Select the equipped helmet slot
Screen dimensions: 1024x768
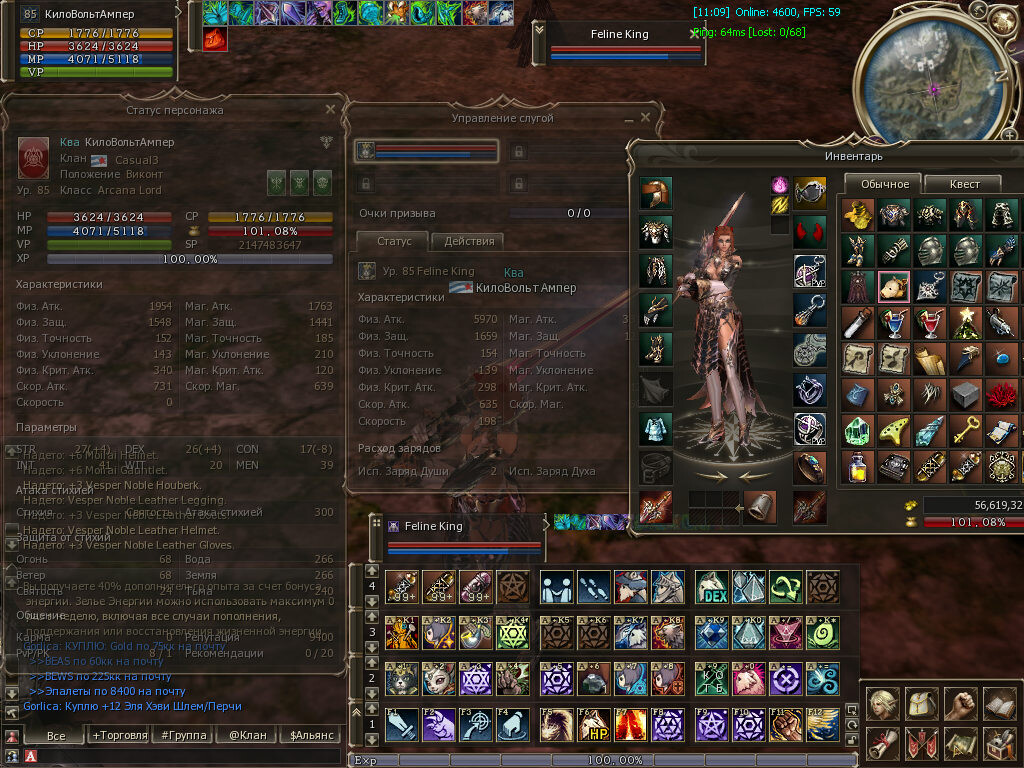pos(656,194)
